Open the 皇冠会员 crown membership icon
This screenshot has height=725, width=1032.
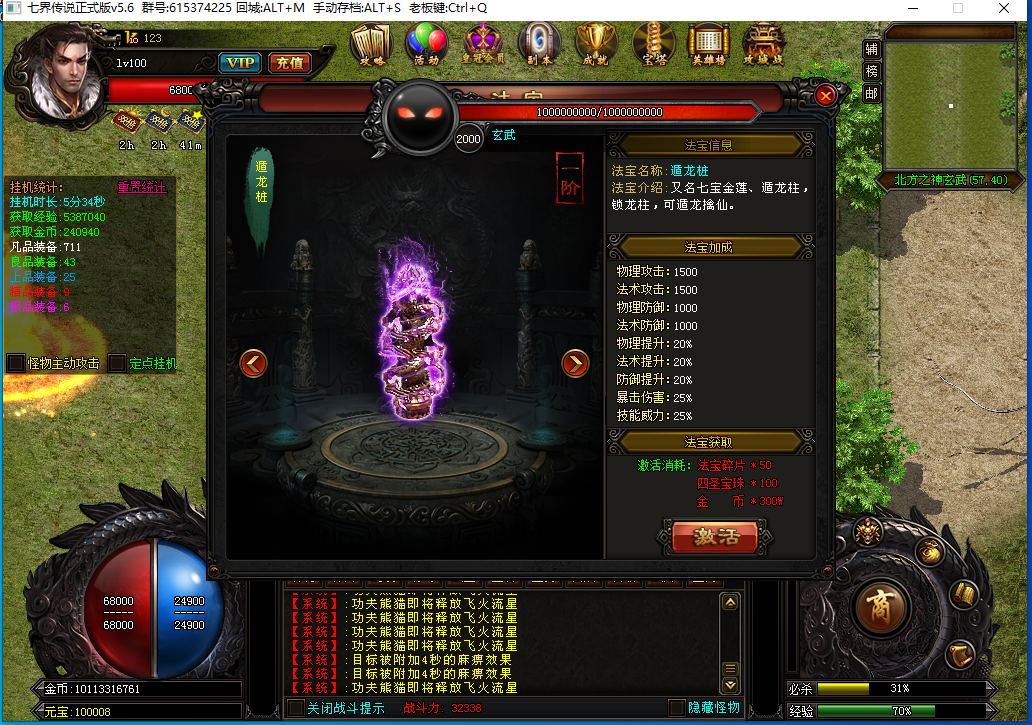click(x=484, y=43)
